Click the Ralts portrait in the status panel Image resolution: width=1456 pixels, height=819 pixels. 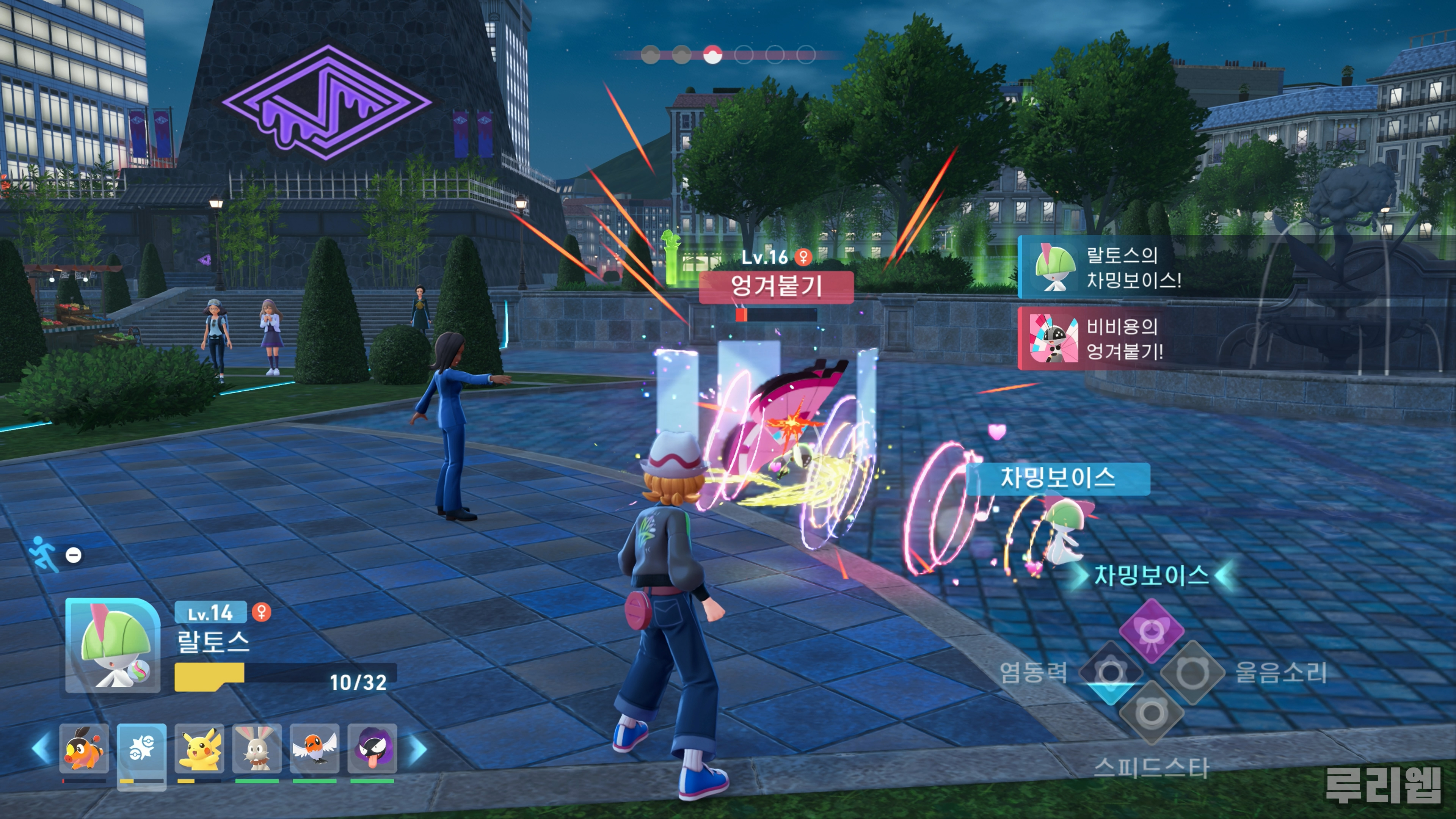click(113, 645)
